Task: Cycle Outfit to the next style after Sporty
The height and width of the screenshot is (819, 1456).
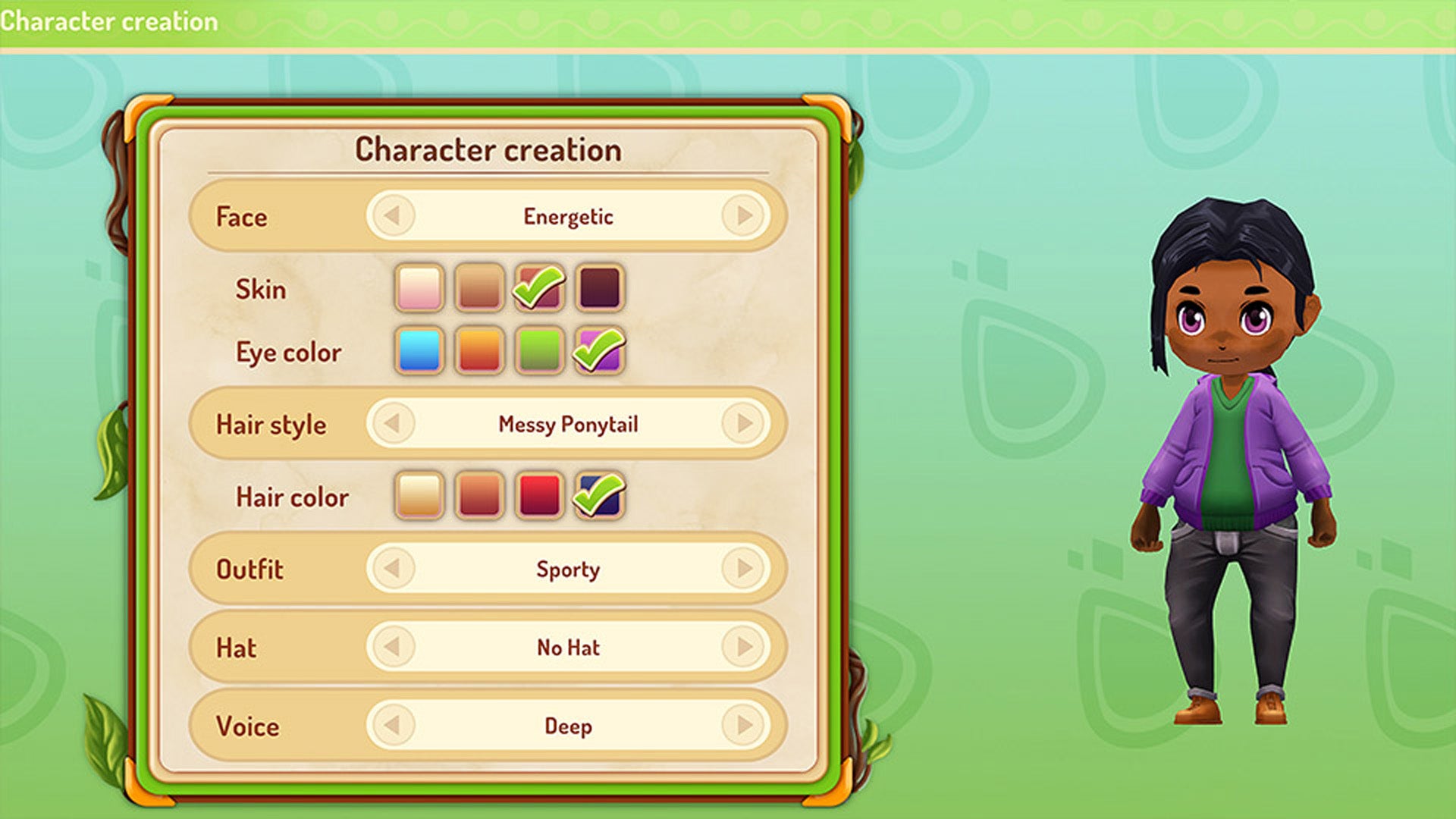Action: coord(744,570)
